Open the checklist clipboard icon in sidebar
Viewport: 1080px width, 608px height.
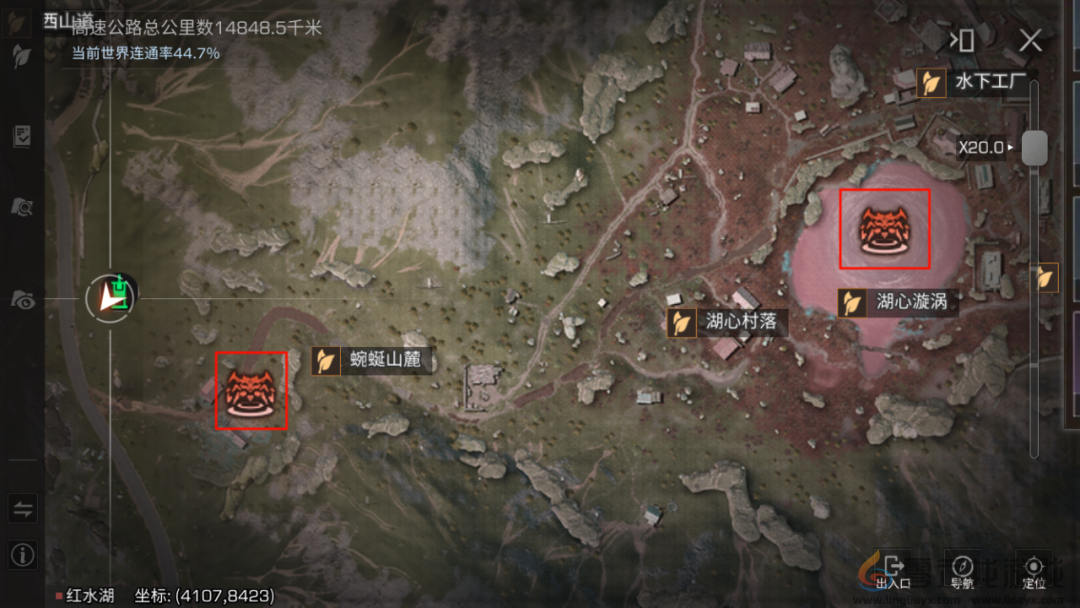click(x=21, y=137)
